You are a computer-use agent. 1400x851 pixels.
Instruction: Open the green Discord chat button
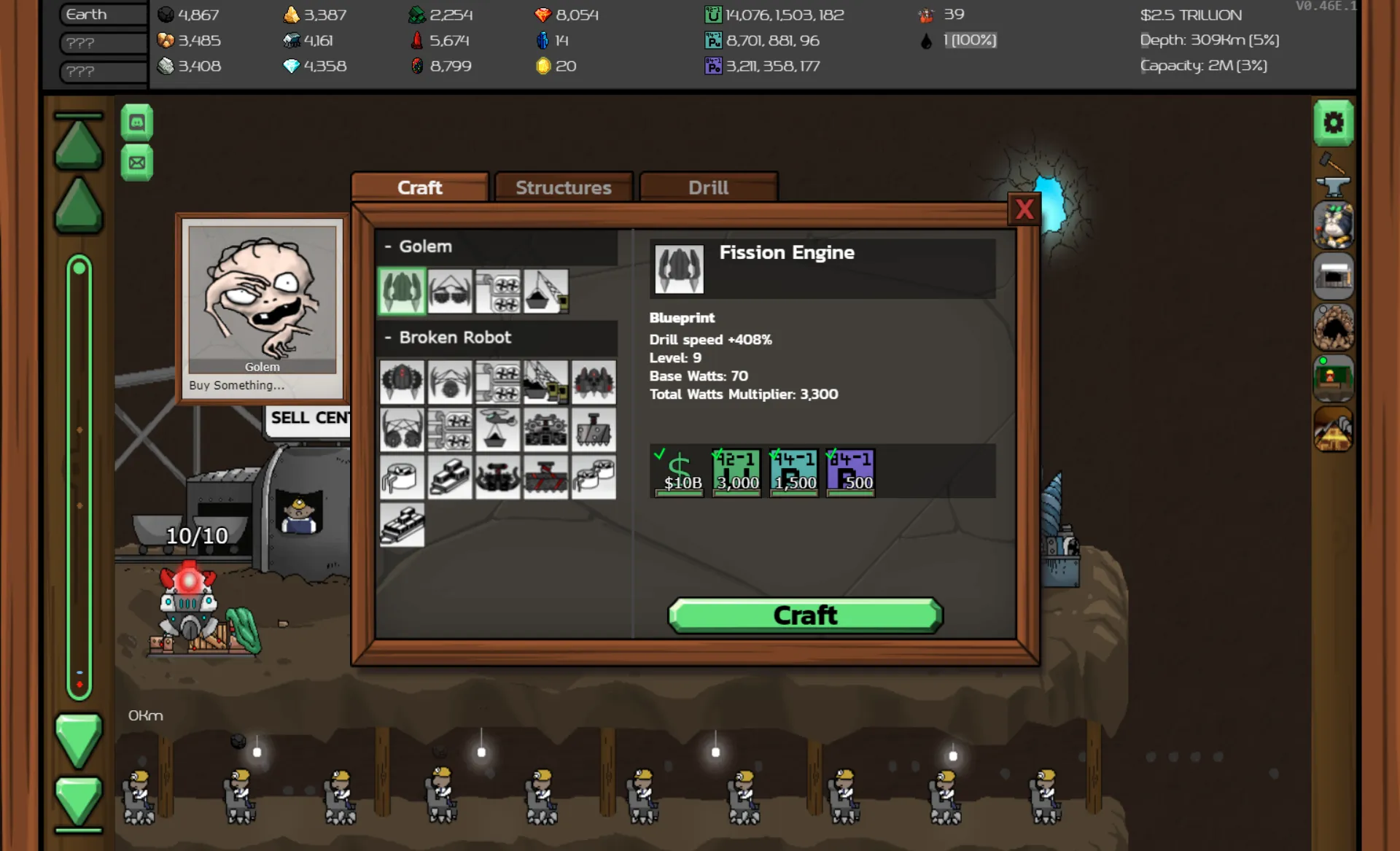[x=136, y=123]
